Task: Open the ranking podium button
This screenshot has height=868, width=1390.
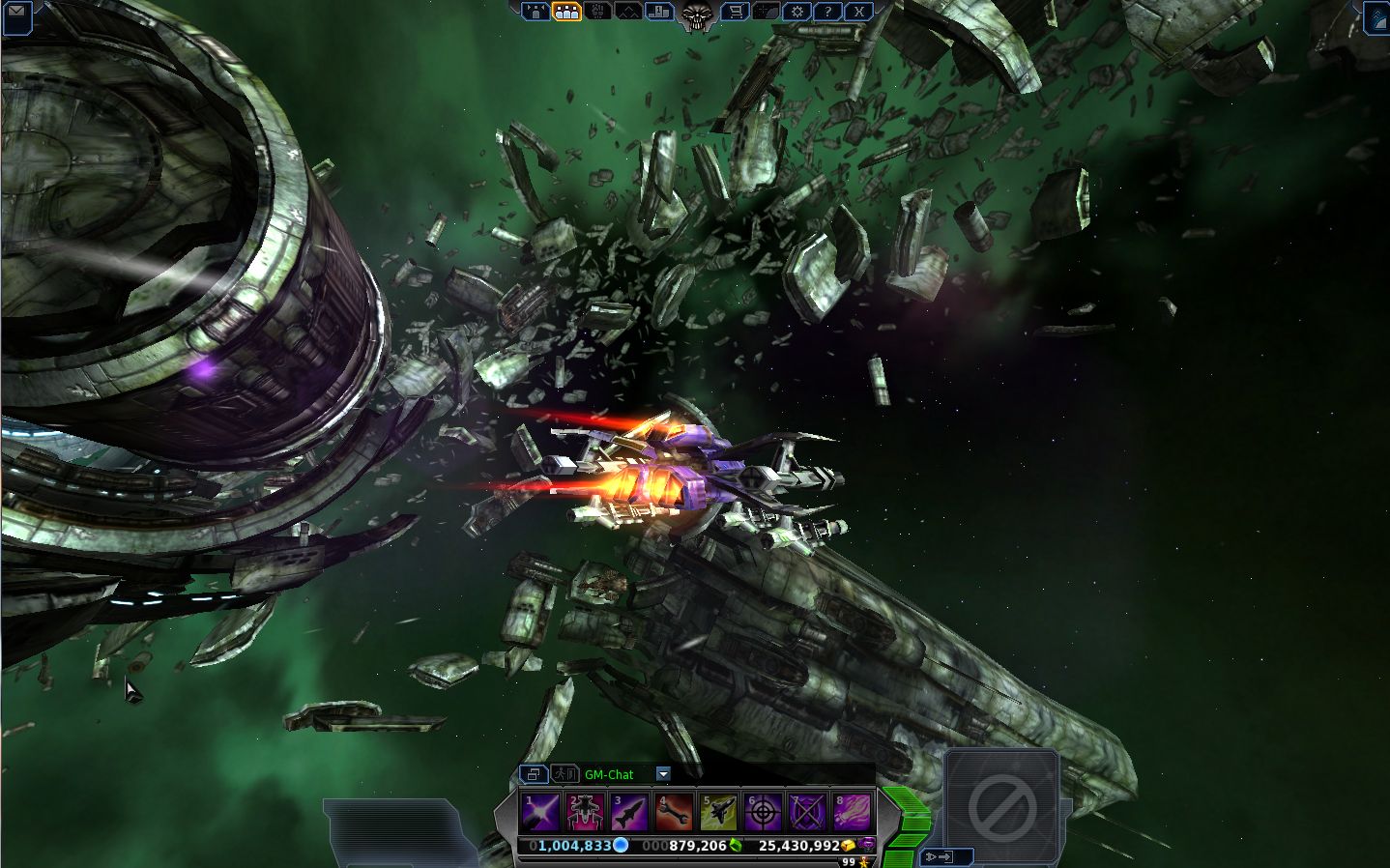Action: [660, 12]
